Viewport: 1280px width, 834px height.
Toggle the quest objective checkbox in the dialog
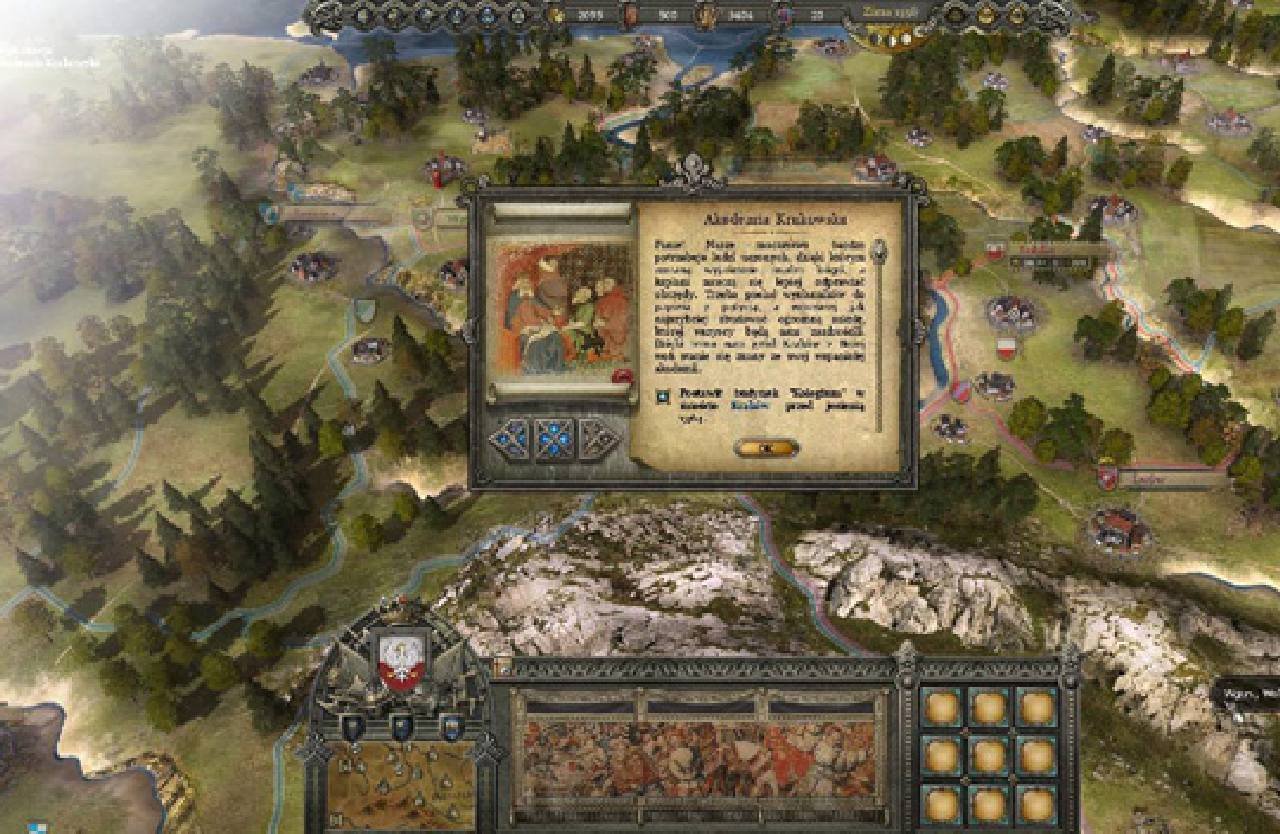click(663, 395)
